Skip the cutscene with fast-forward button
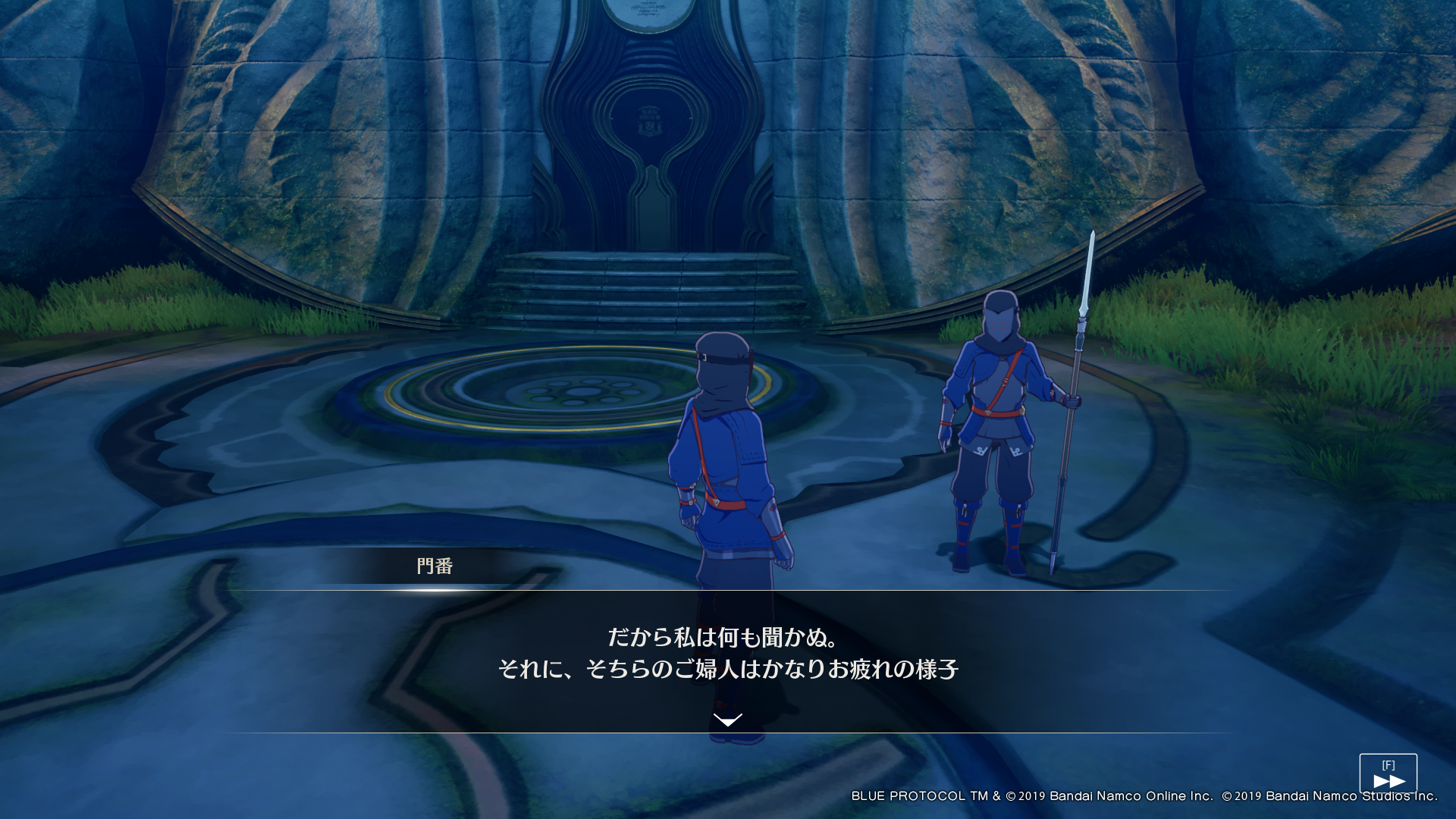Viewport: 1456px width, 819px height. pos(1388,774)
